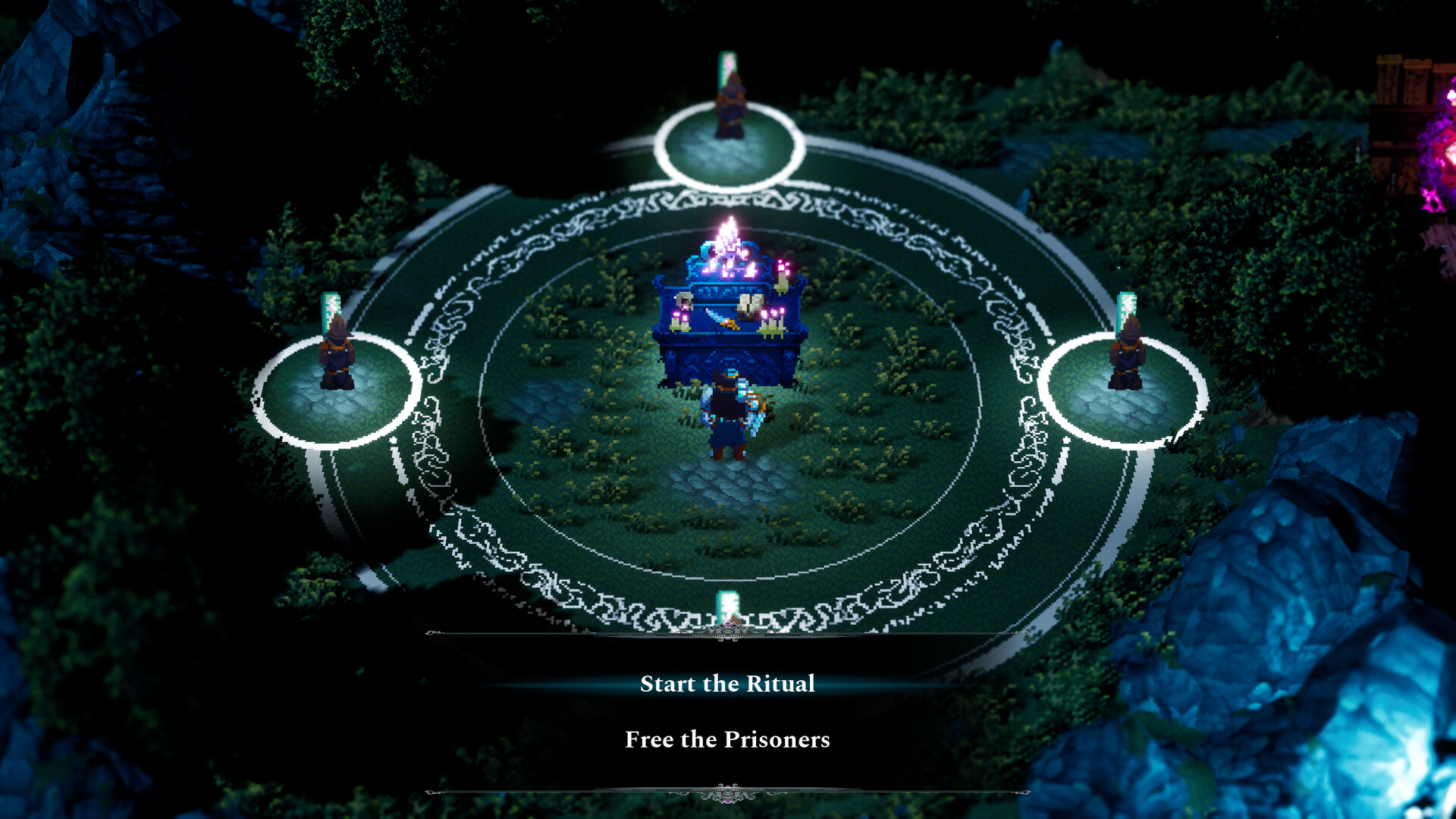Screen dimensions: 1456x819
Task: Click the prisoner standing in the top circle
Action: tap(730, 106)
